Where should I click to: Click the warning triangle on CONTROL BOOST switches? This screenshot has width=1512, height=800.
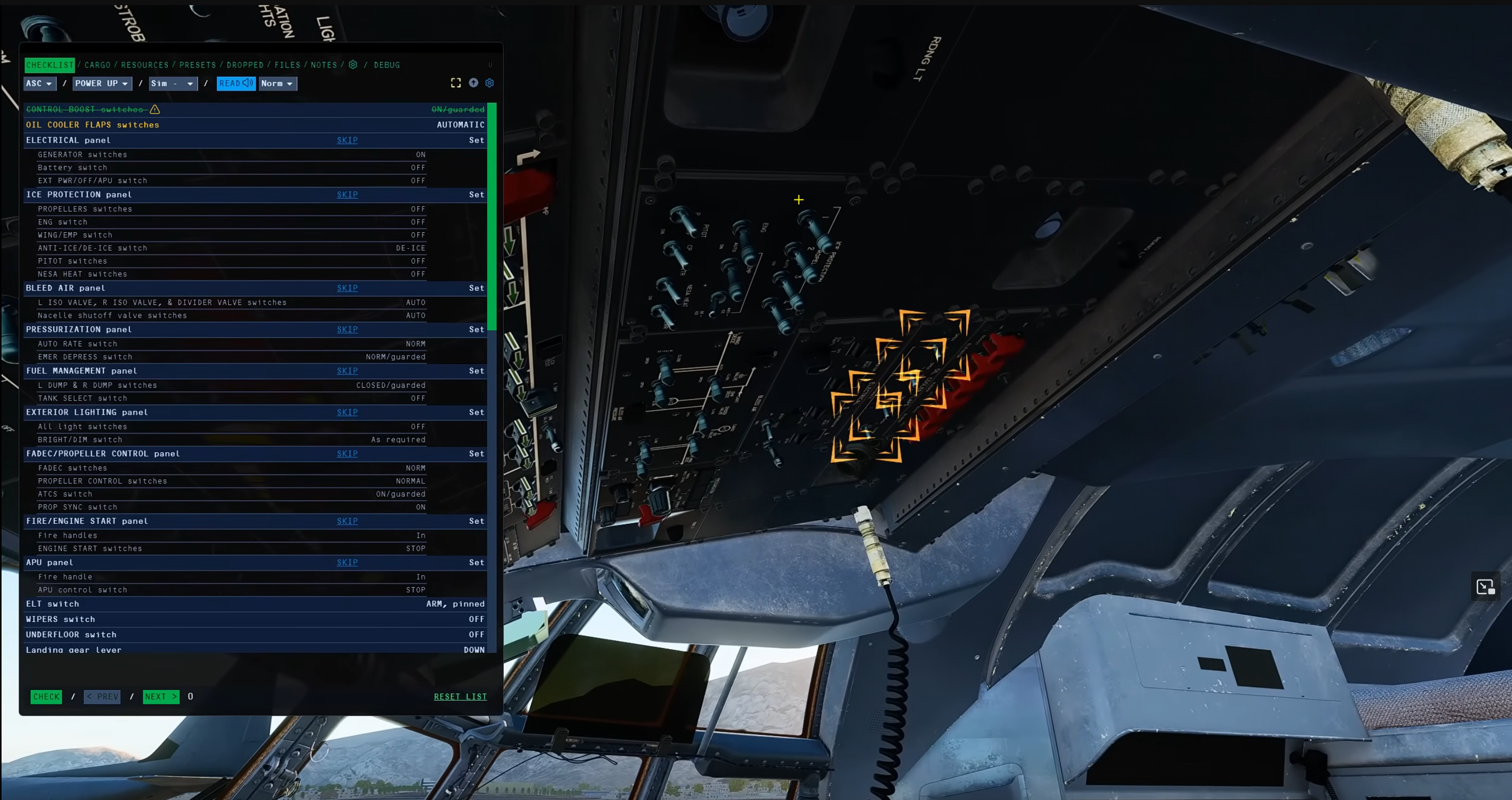155,109
